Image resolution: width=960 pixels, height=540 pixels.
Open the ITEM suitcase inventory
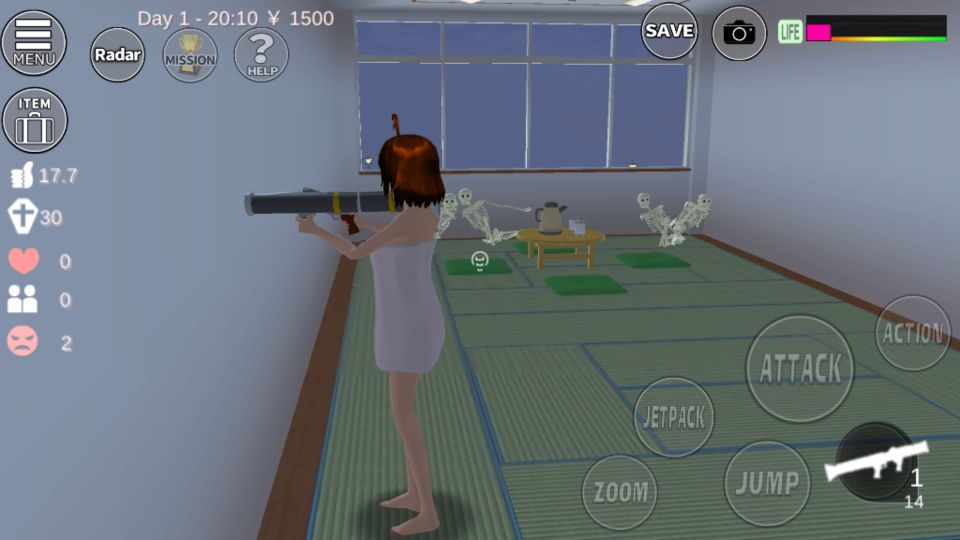coord(35,120)
